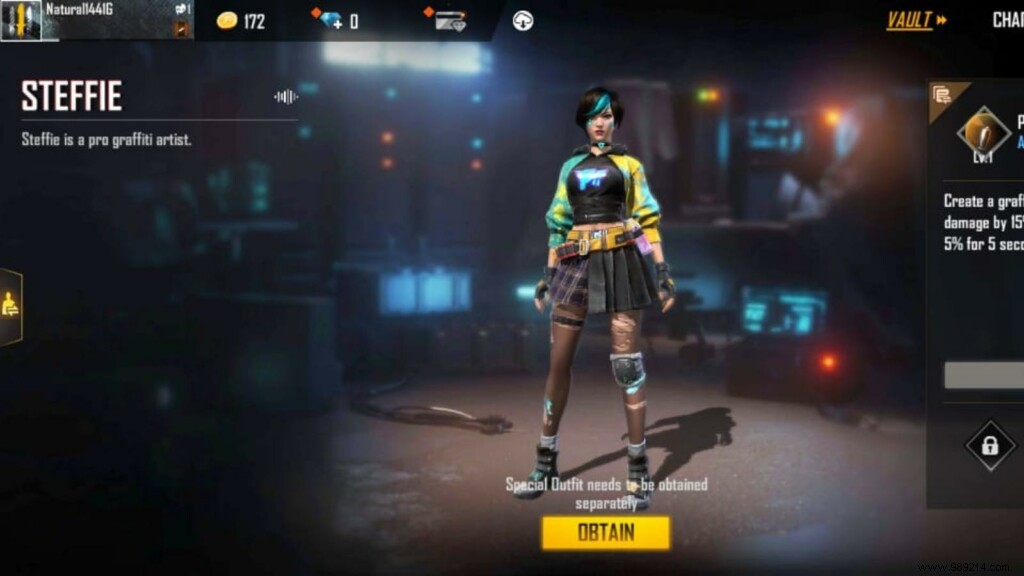Screen dimensions: 1024x576
Task: Open the cloud download icon
Action: click(522, 21)
